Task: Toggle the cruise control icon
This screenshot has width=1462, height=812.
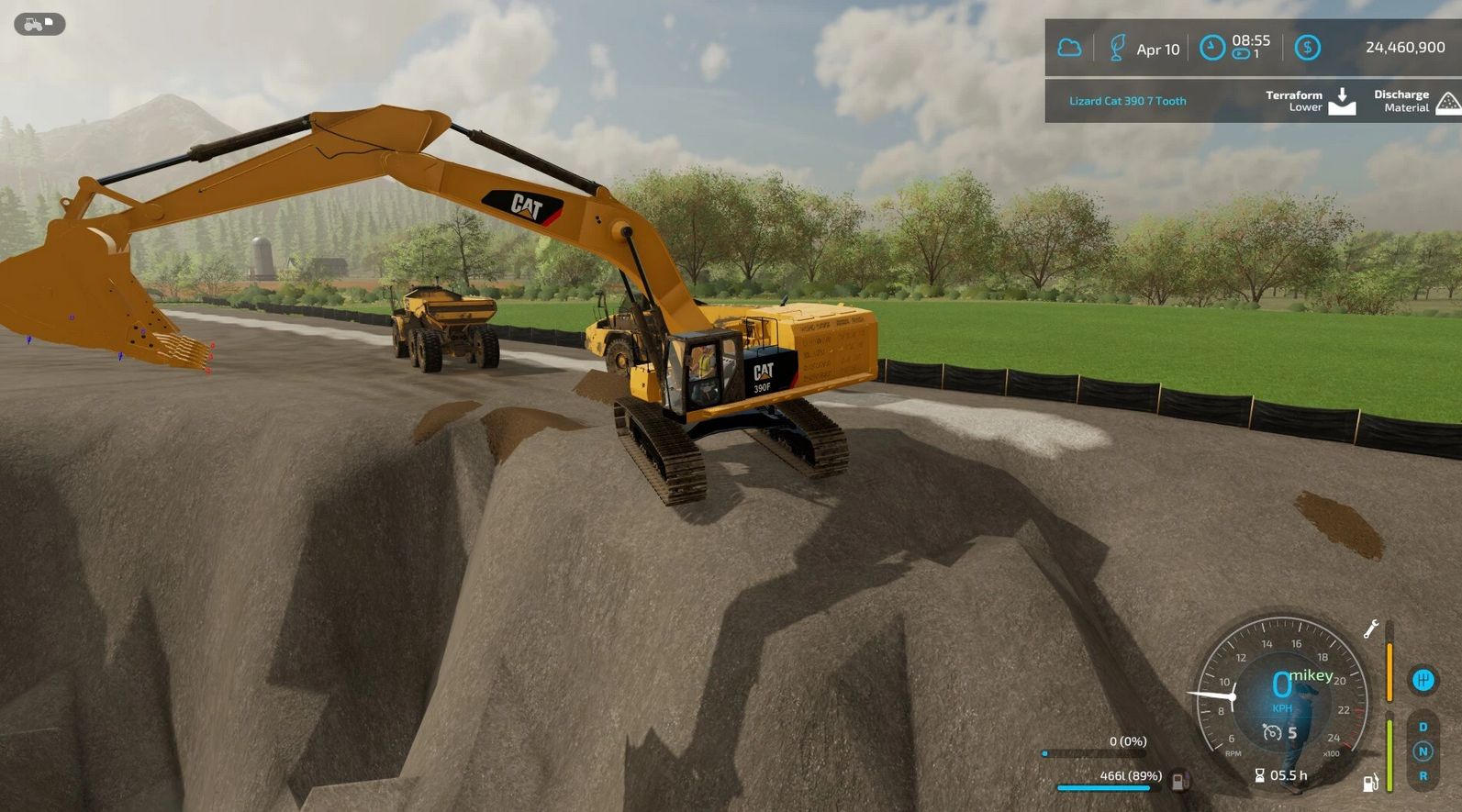Action: coord(1272,732)
